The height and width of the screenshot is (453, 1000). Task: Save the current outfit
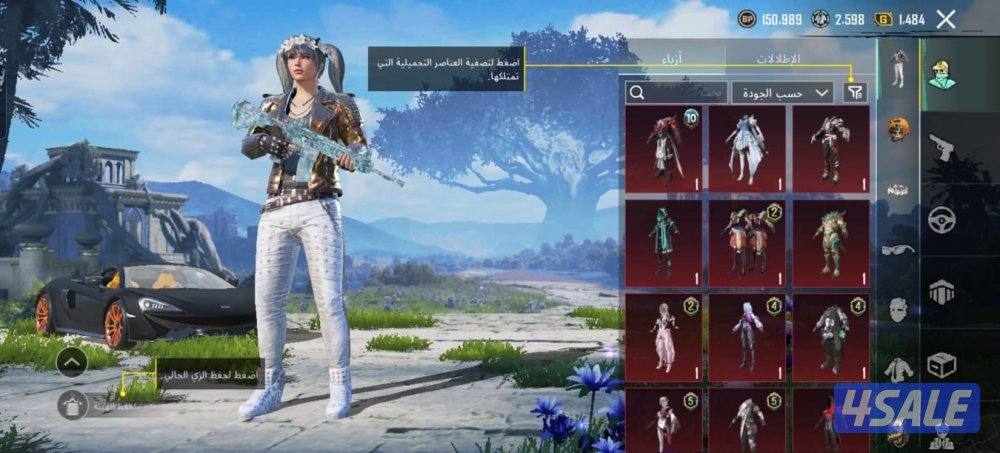(x=72, y=404)
